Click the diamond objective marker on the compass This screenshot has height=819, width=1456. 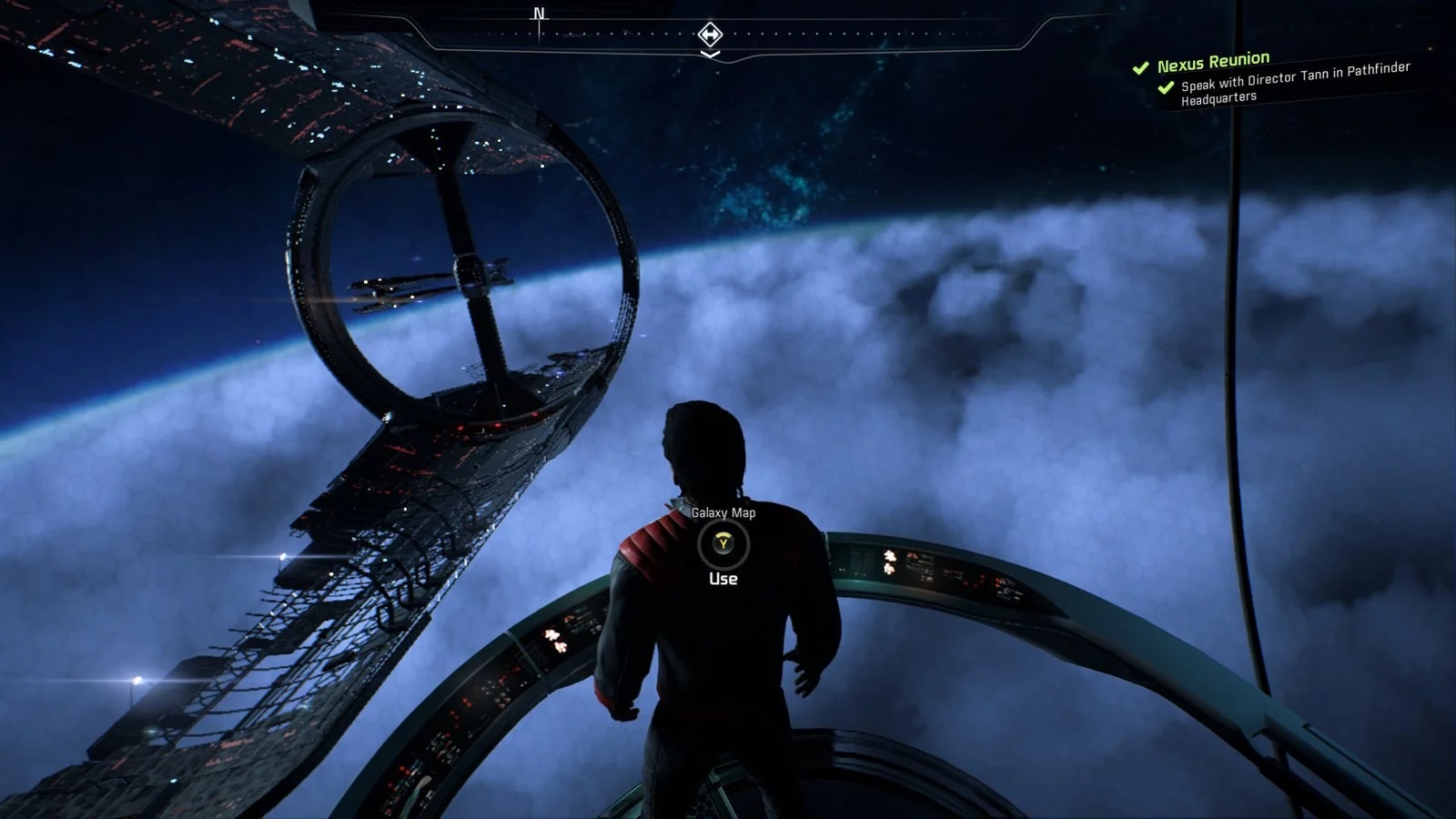point(710,35)
